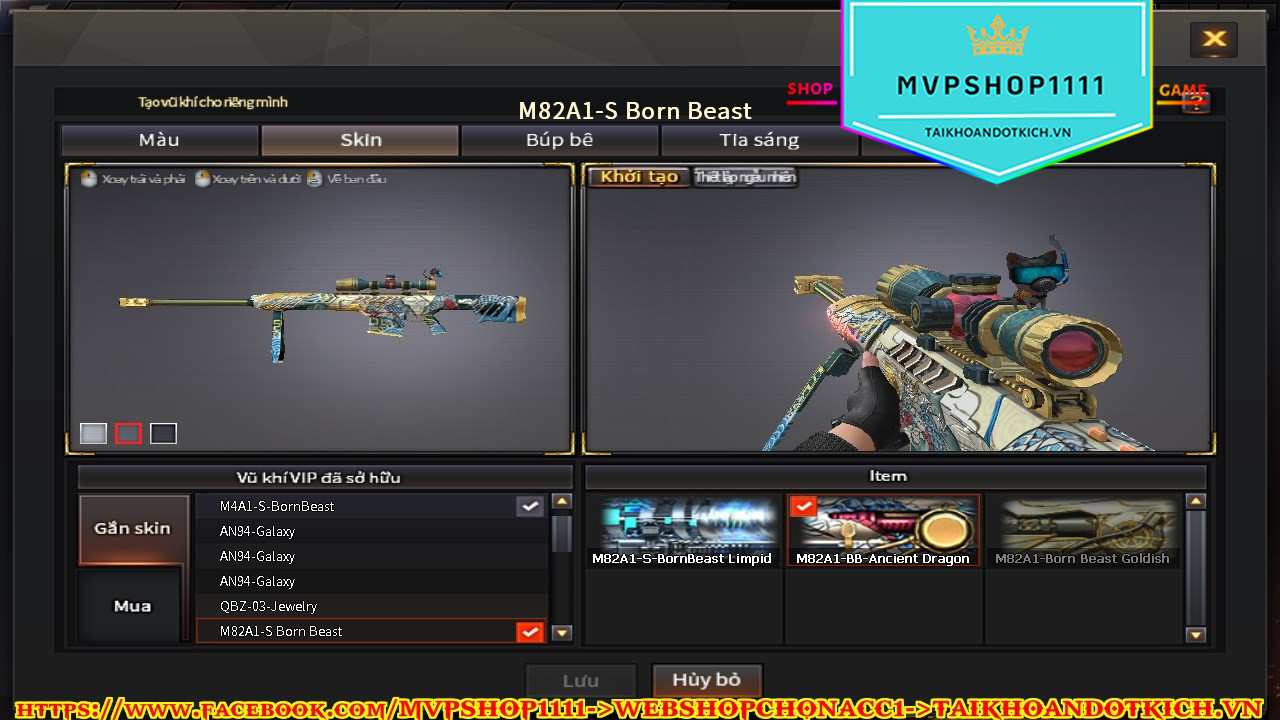The image size is (1280, 720).
Task: Choose the Thiết lập ngẫu nhiên option
Action: [x=745, y=177]
